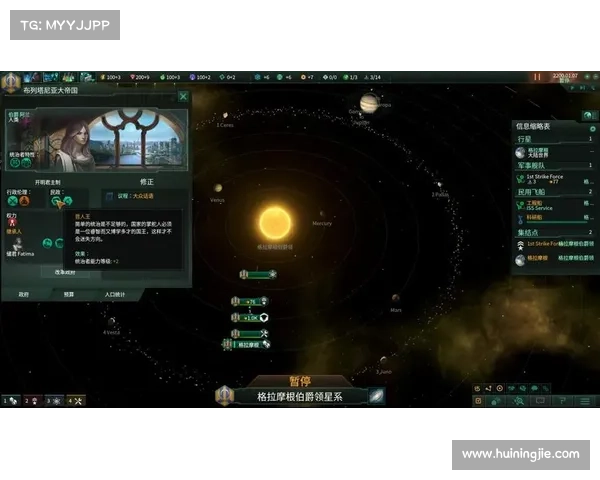
Task: Open the 人口统计 tab
Action: pyautogui.click(x=115, y=294)
